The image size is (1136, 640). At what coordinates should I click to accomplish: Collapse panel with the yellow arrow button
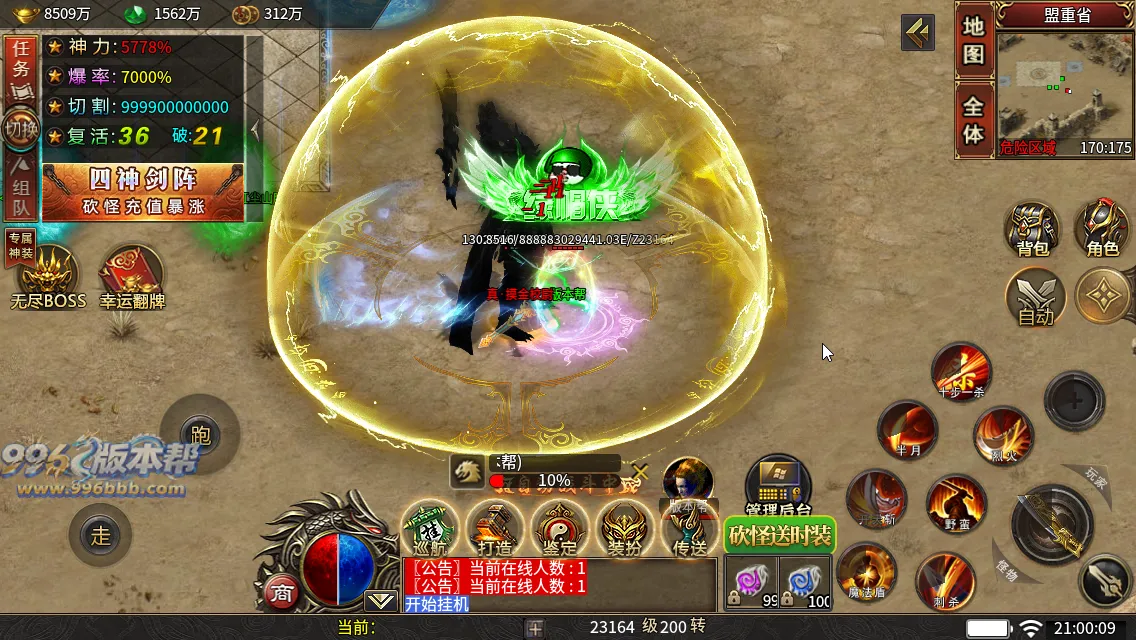tap(917, 33)
